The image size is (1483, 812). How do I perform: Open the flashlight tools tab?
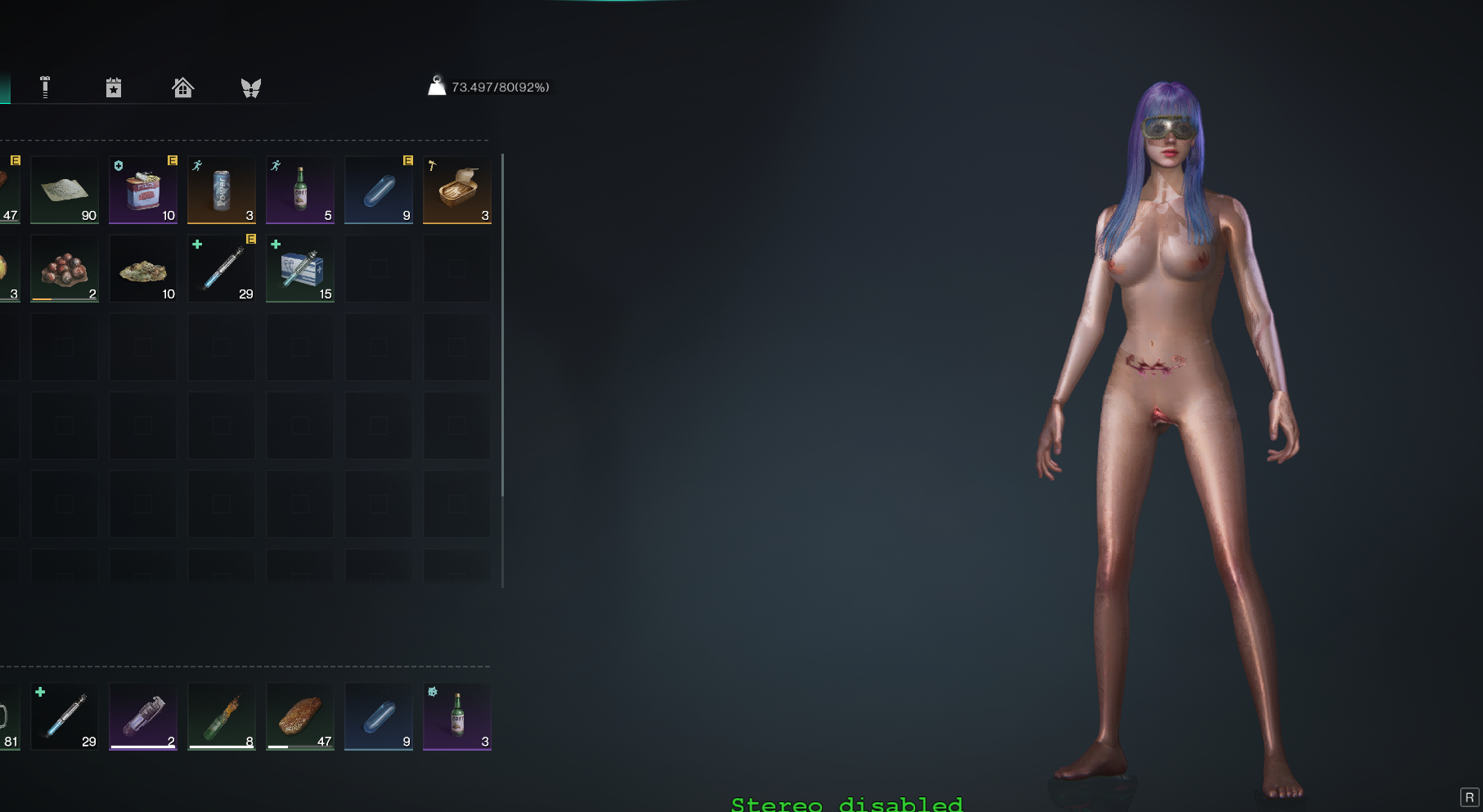tap(45, 87)
